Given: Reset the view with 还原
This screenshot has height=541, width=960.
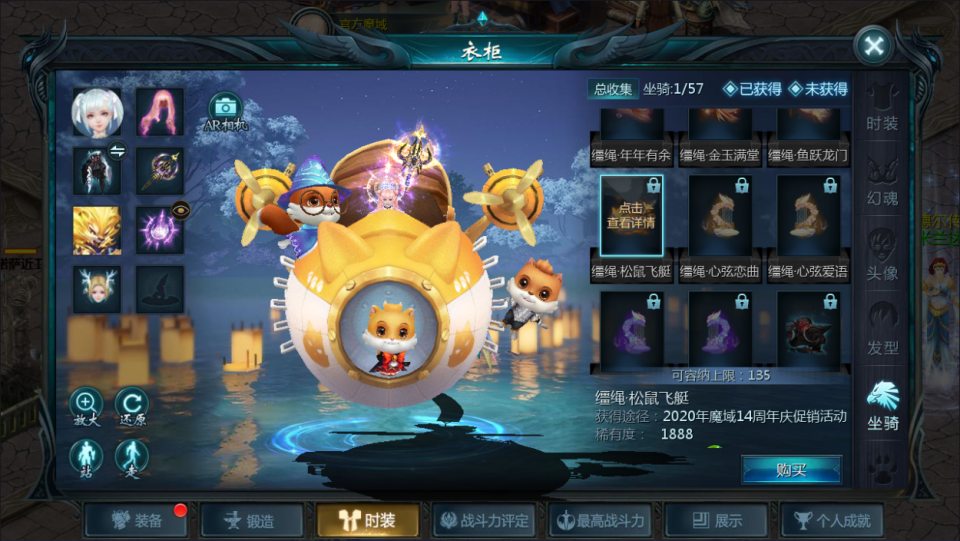Looking at the screenshot, I should coord(132,407).
